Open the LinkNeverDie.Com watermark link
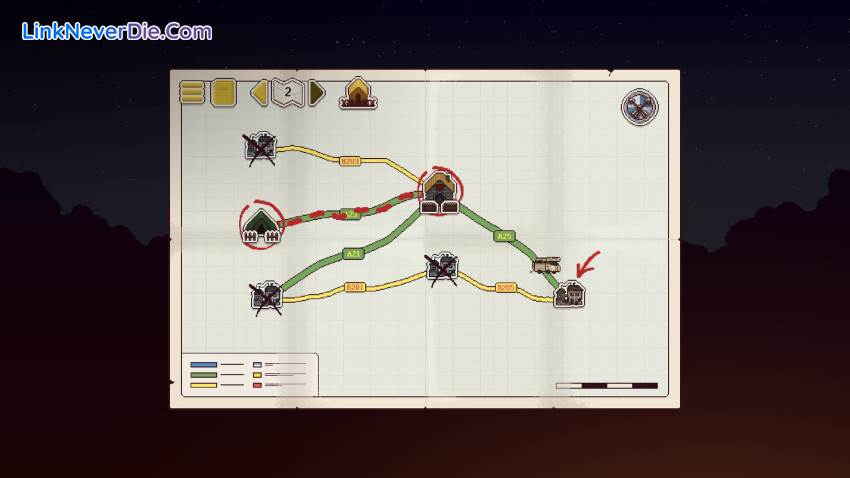The image size is (850, 478). click(116, 32)
